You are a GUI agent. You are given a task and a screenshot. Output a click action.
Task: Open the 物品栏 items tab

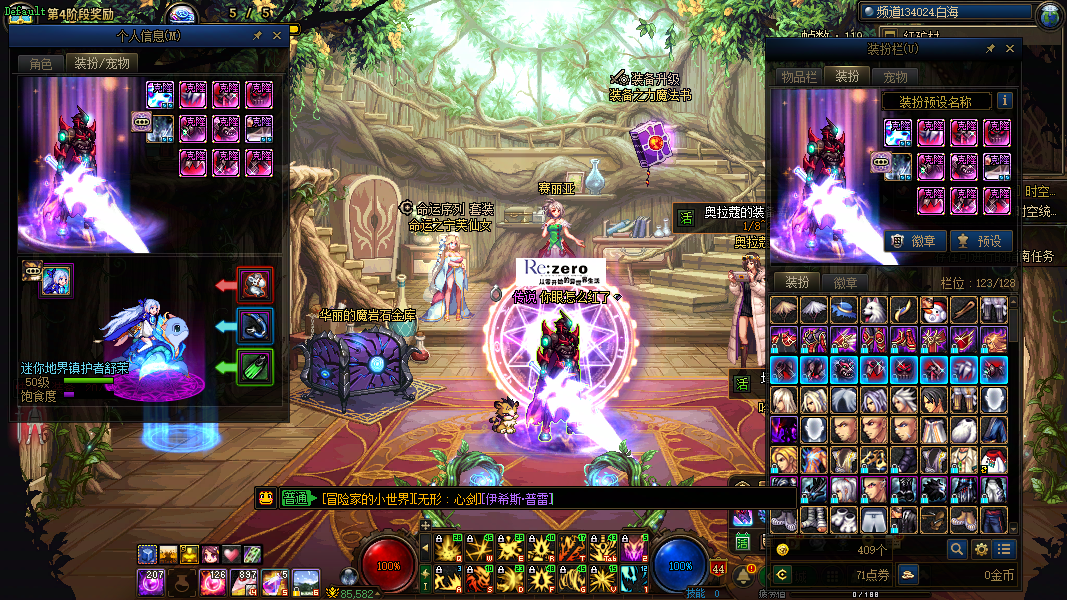[799, 77]
